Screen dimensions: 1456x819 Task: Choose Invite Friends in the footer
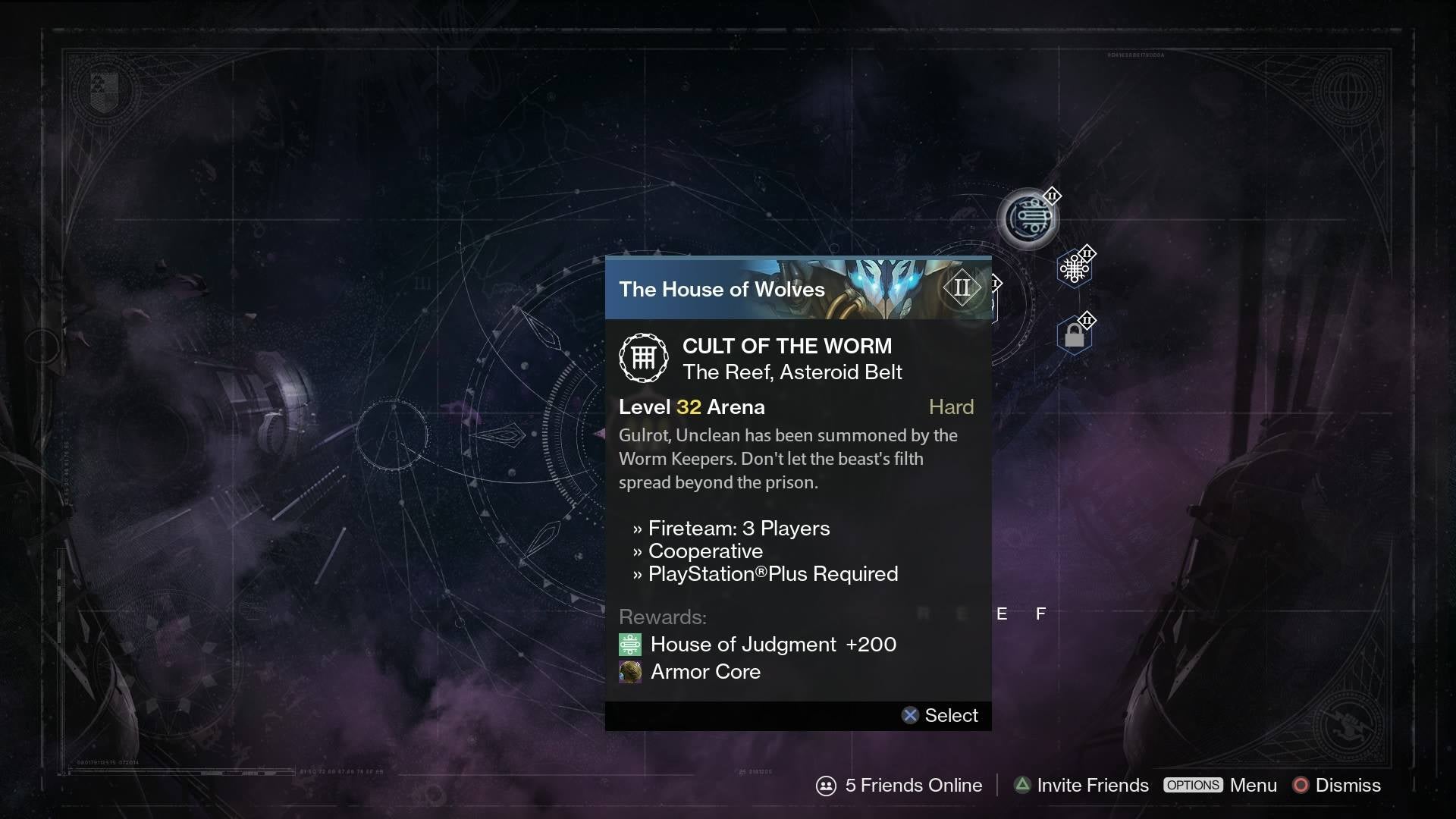(x=1081, y=786)
